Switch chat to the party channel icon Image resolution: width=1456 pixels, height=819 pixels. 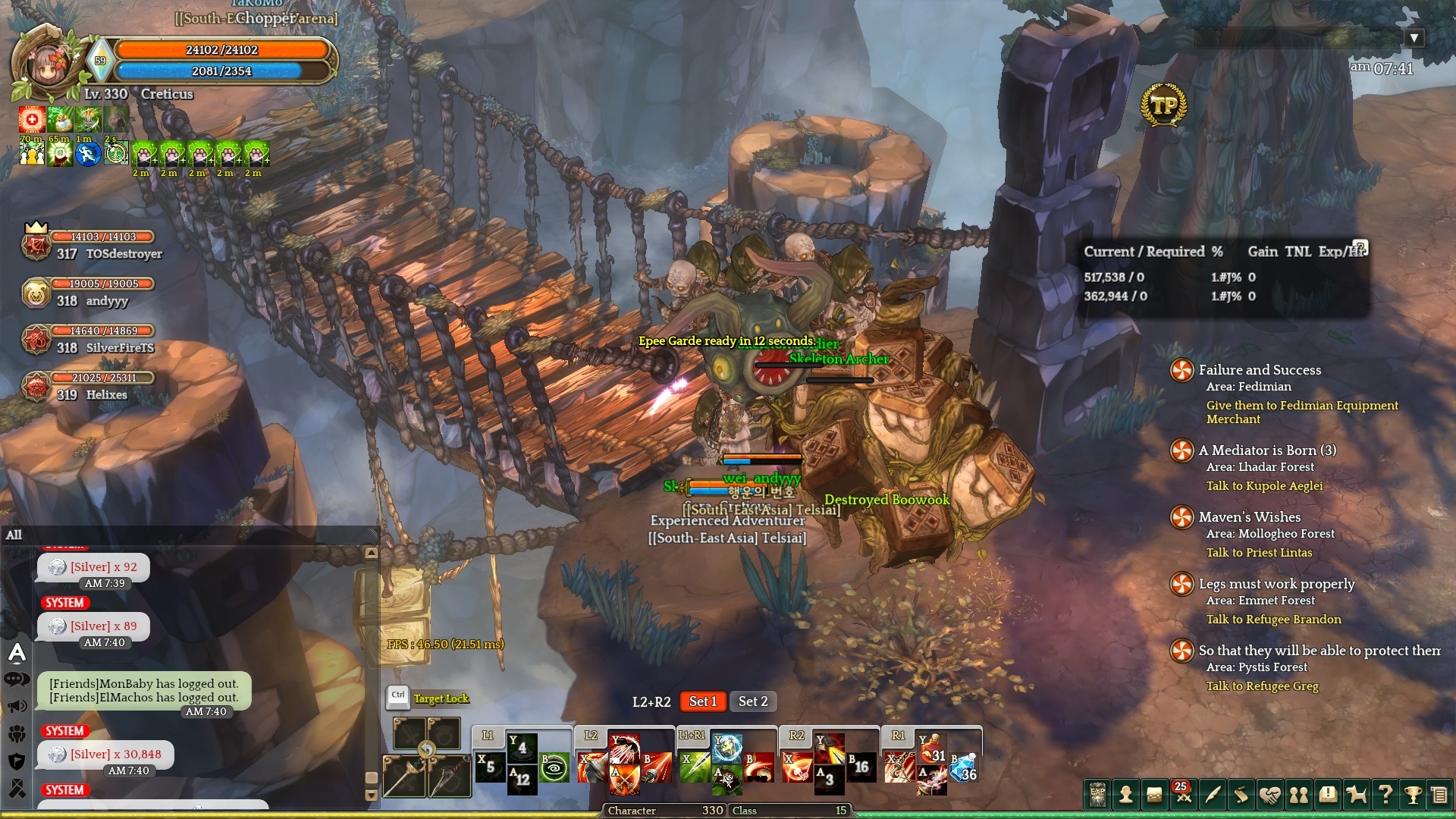click(x=17, y=733)
